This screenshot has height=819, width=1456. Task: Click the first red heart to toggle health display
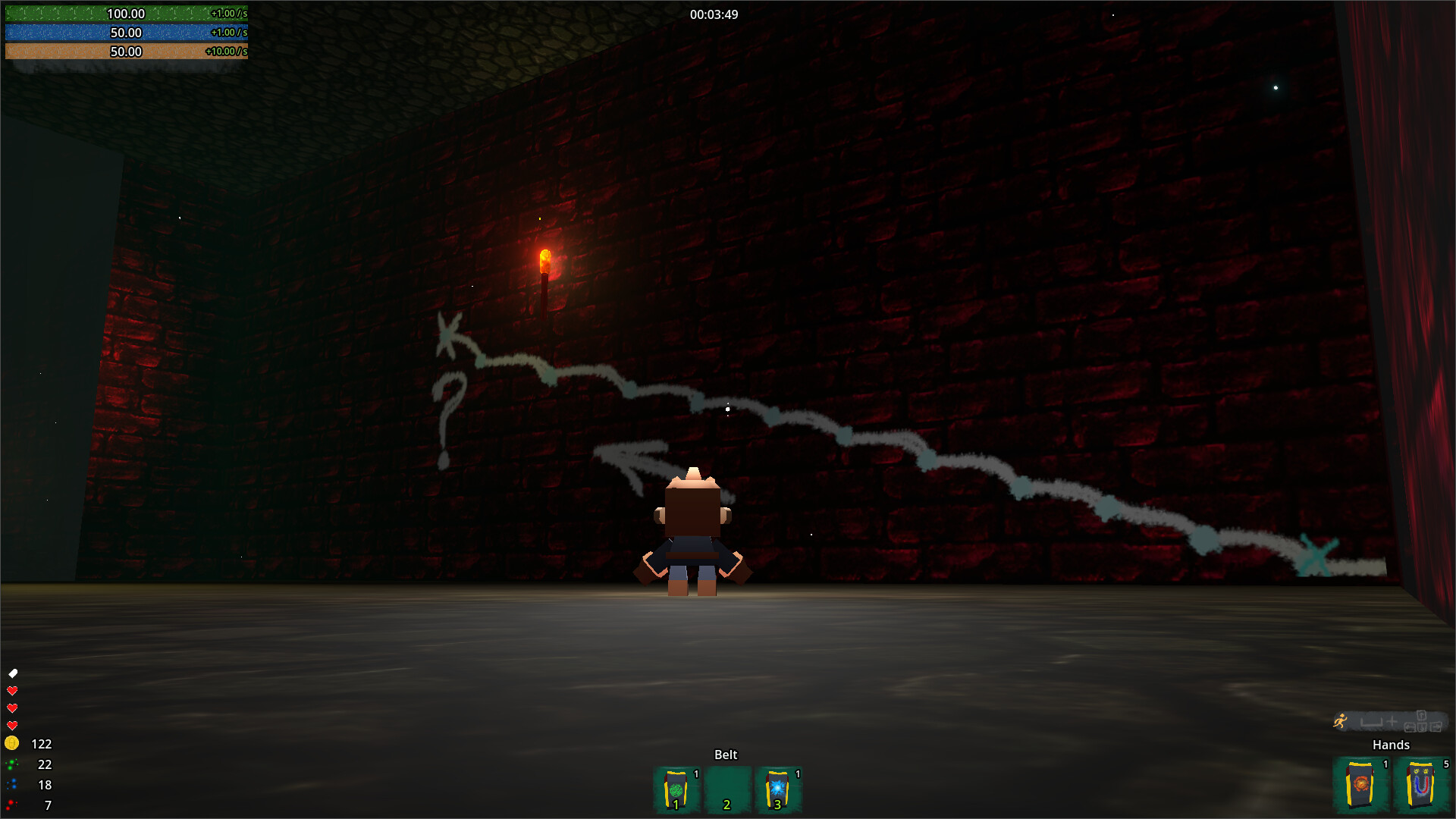[12, 691]
